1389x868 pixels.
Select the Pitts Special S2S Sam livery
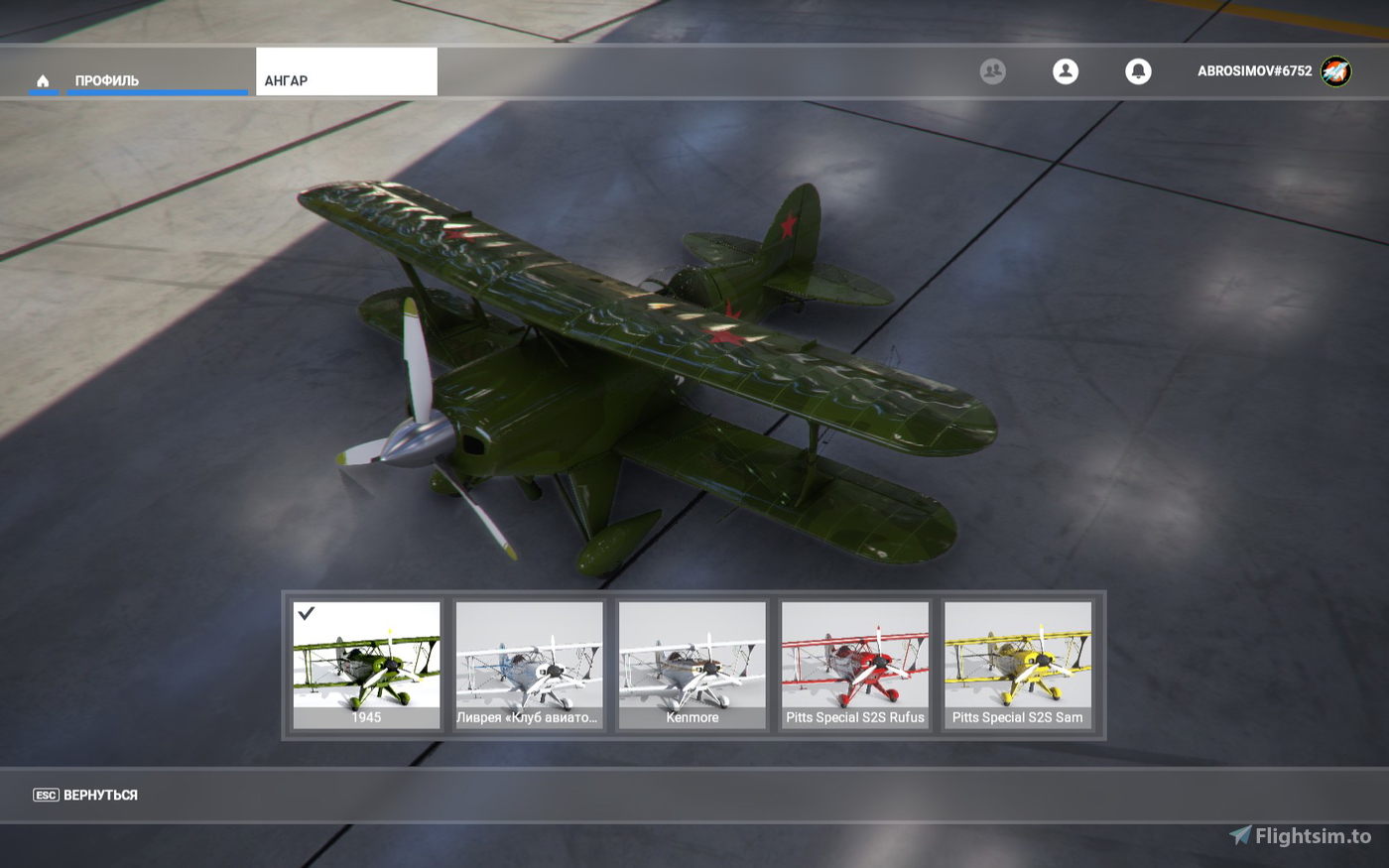1018,663
